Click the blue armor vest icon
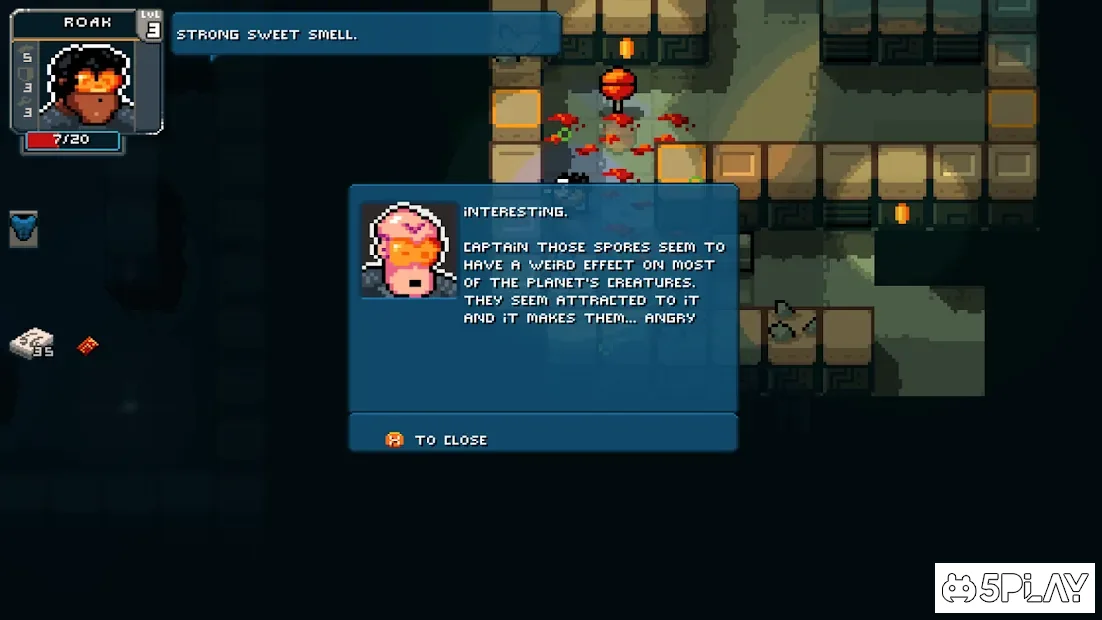The width and height of the screenshot is (1102, 620). [23, 229]
